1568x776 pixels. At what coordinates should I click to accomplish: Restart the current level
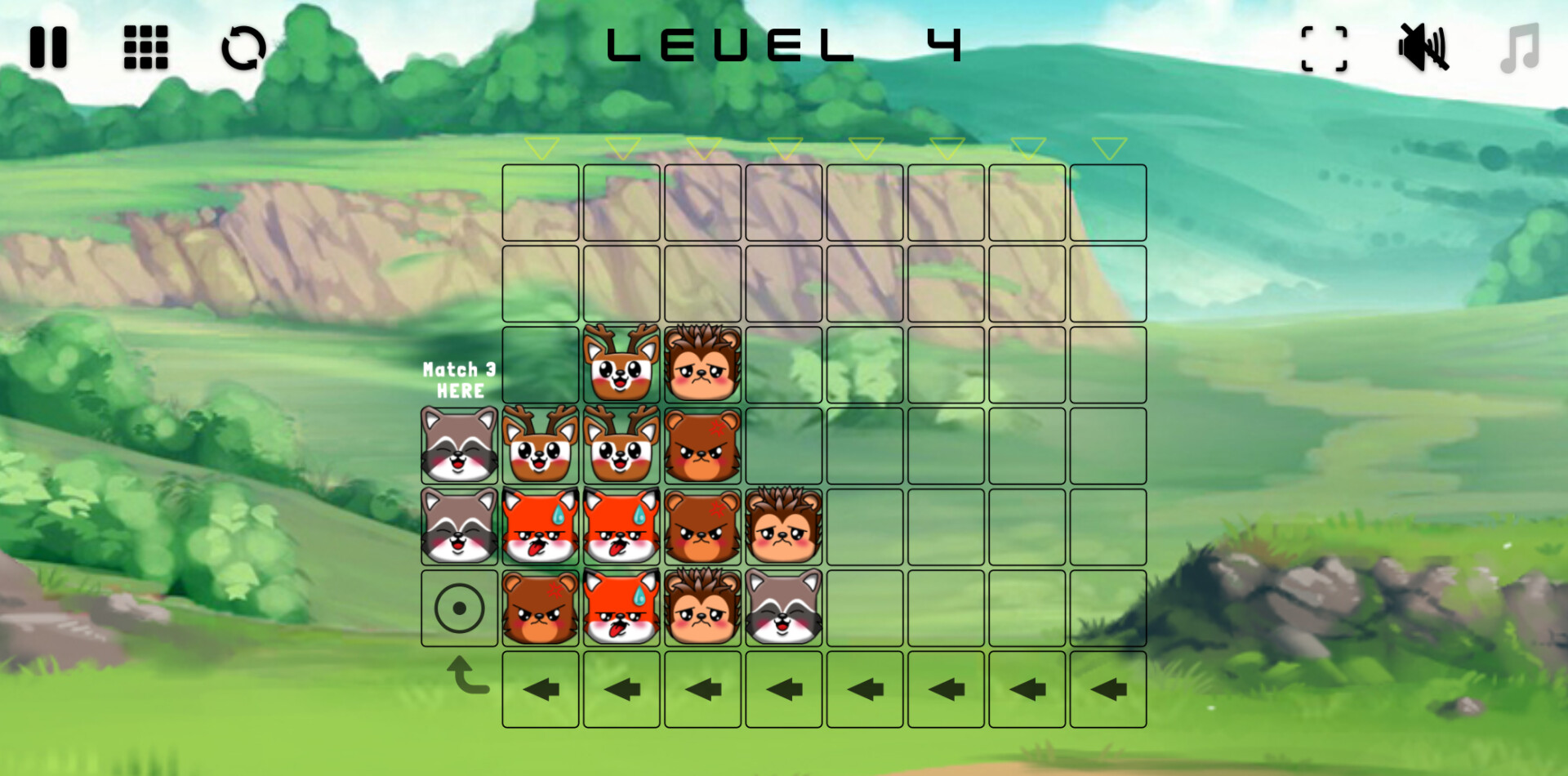243,47
